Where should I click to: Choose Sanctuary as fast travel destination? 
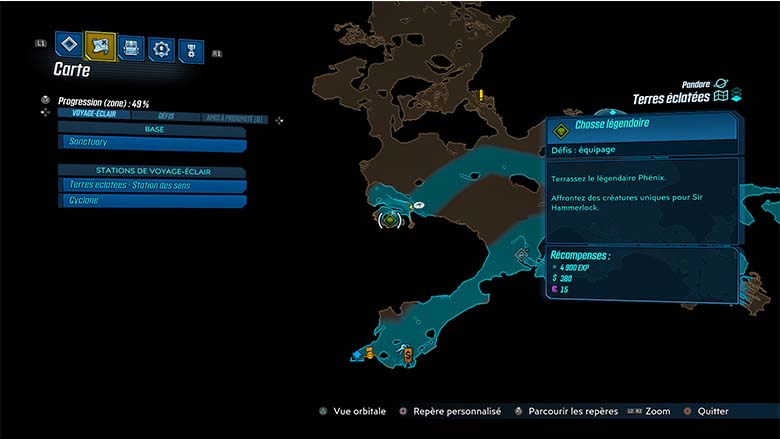tap(152, 144)
